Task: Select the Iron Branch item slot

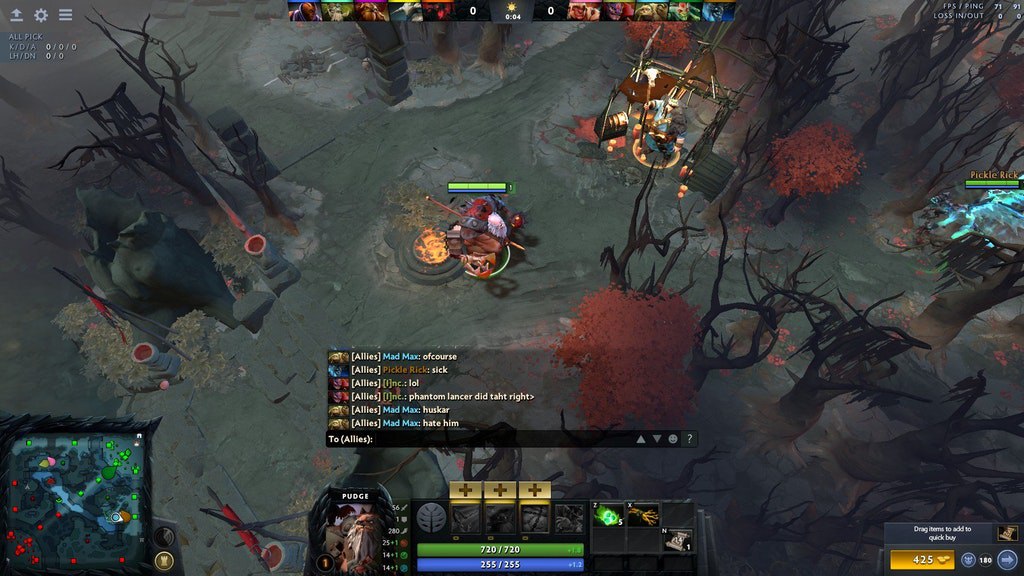Action: click(642, 516)
